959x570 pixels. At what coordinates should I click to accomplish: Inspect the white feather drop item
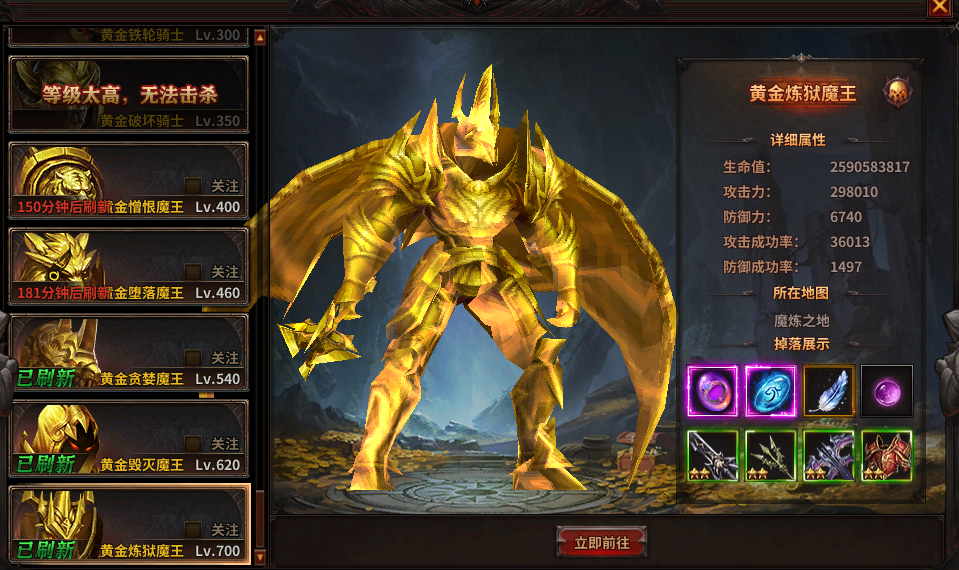828,391
